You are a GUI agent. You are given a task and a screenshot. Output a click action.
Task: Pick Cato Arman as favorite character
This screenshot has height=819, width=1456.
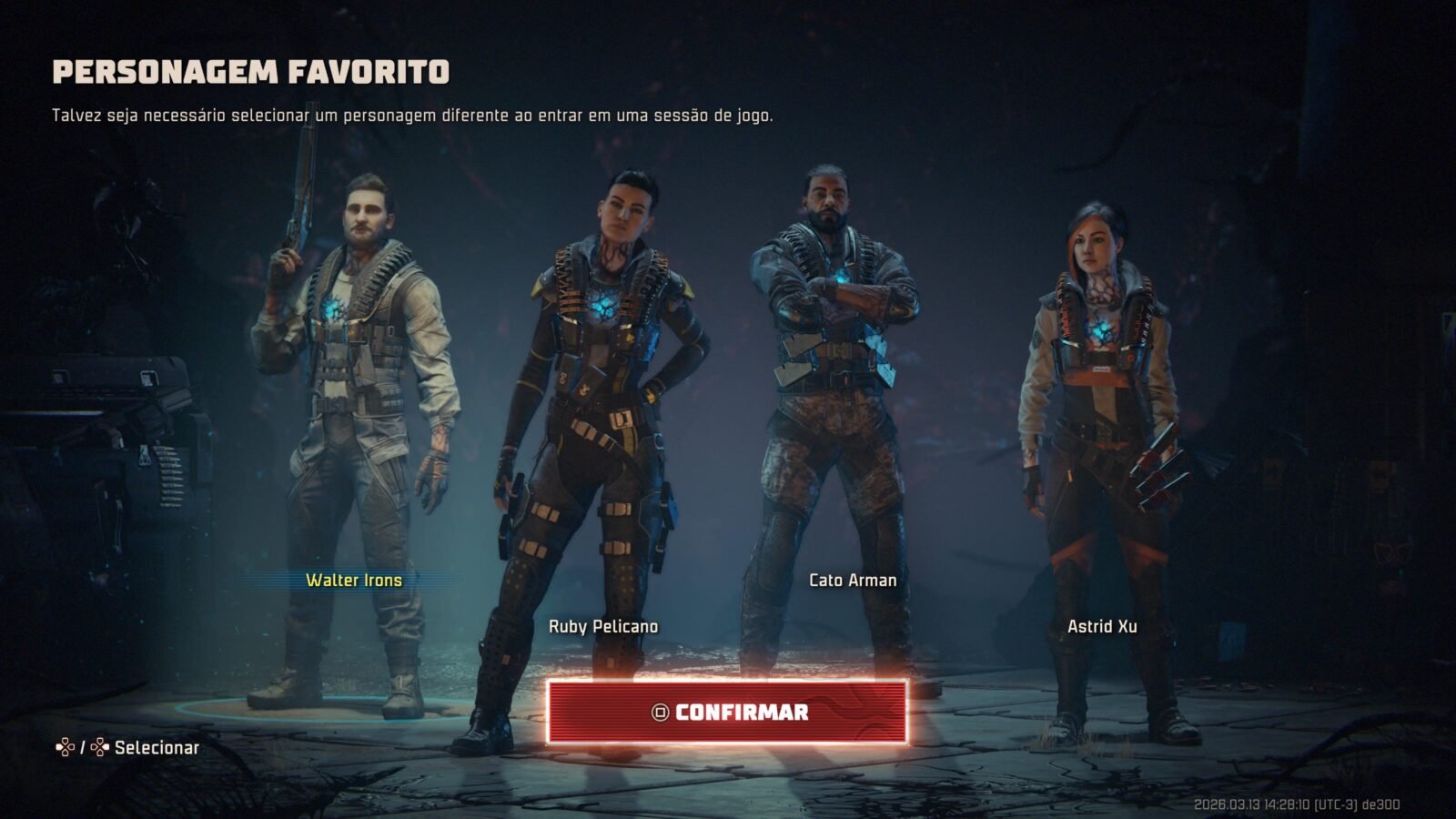tap(853, 580)
